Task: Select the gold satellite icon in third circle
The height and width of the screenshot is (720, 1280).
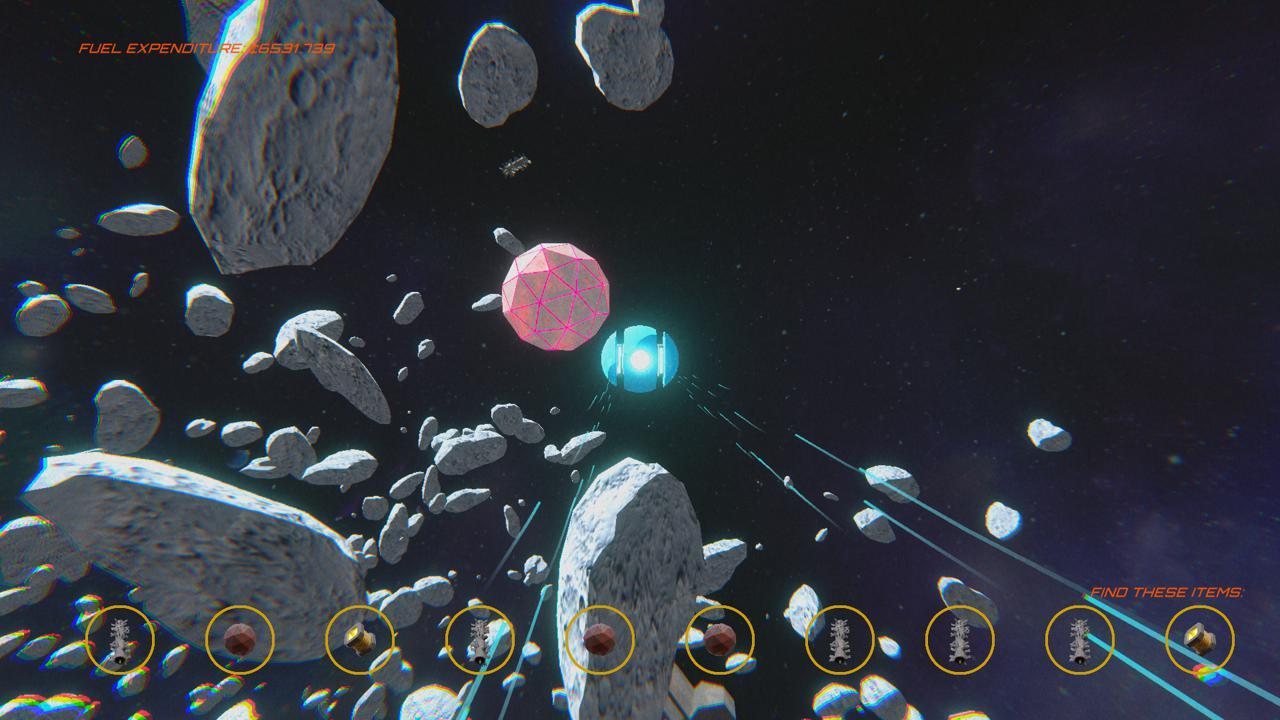Action: pos(360,640)
